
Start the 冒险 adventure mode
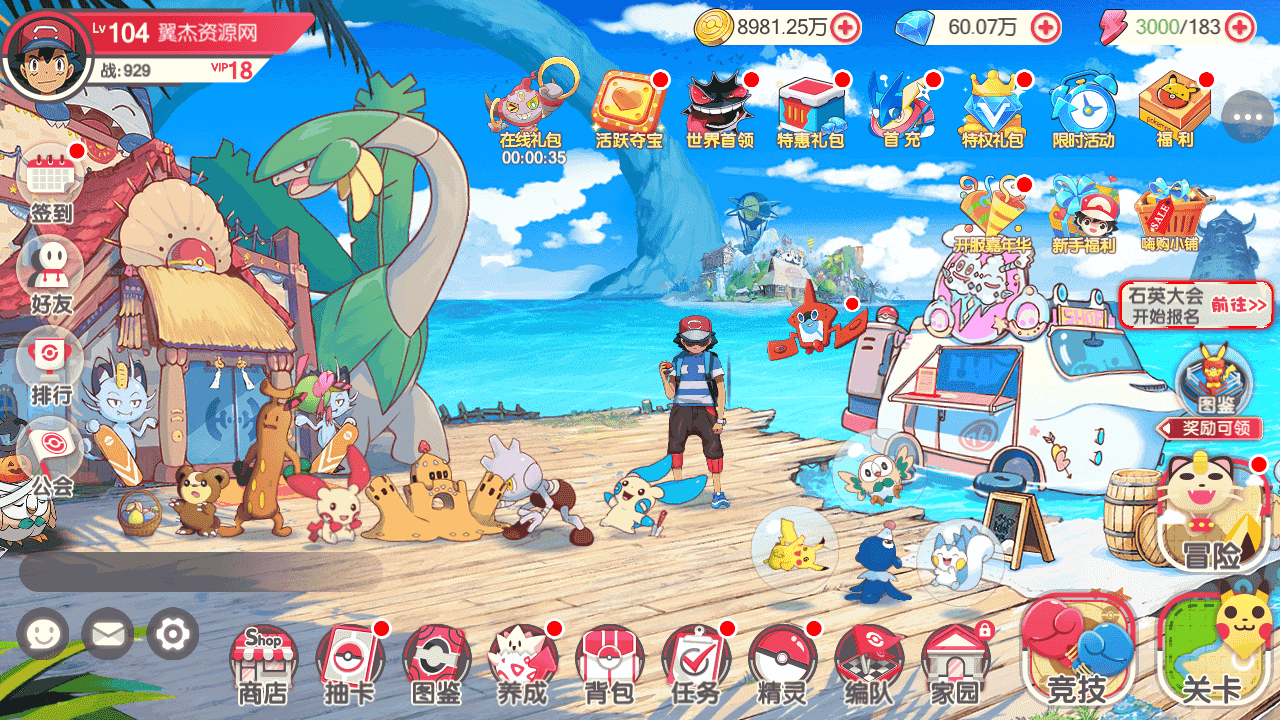[1213, 517]
